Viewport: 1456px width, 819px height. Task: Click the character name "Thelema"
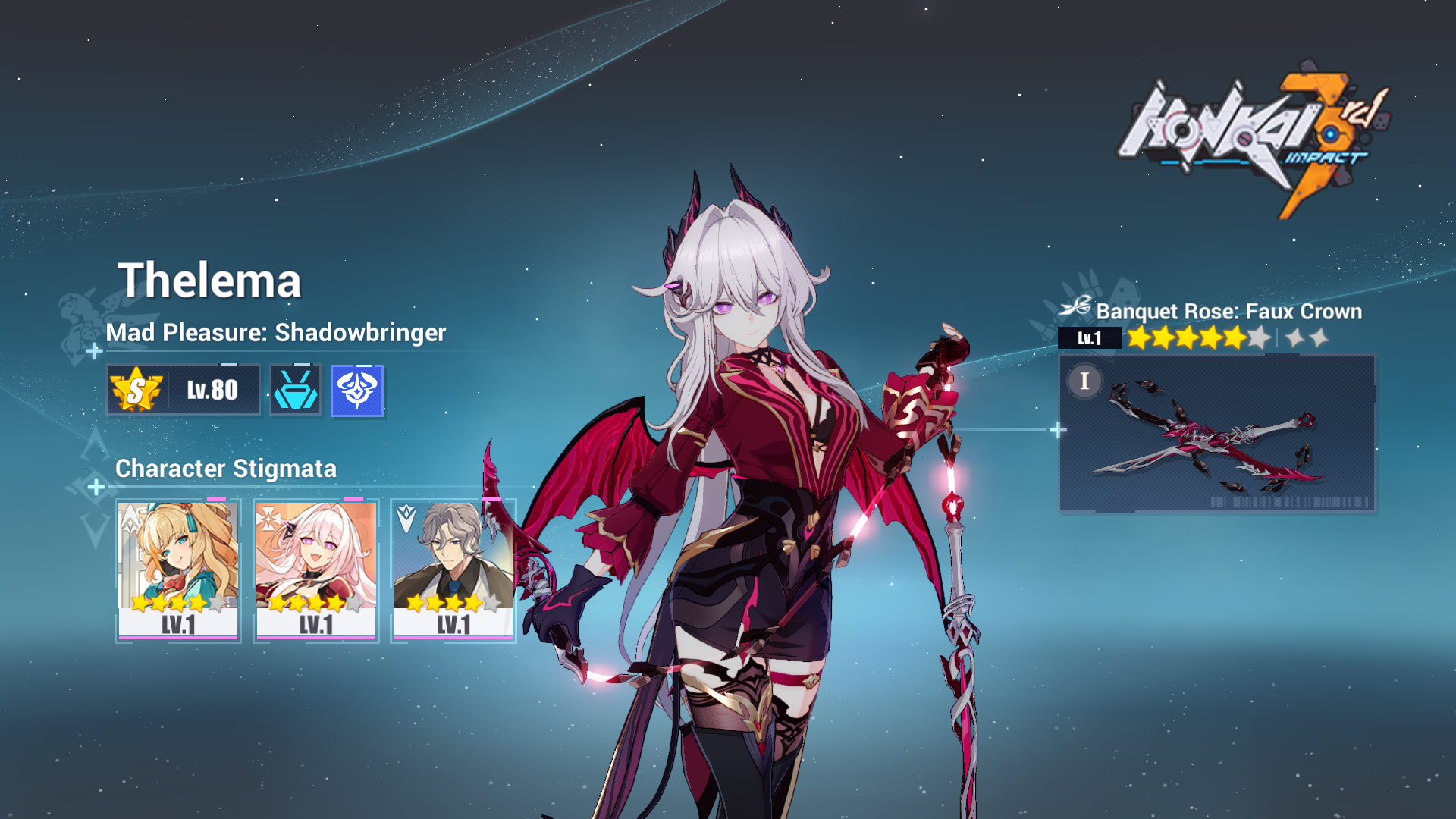tap(212, 281)
